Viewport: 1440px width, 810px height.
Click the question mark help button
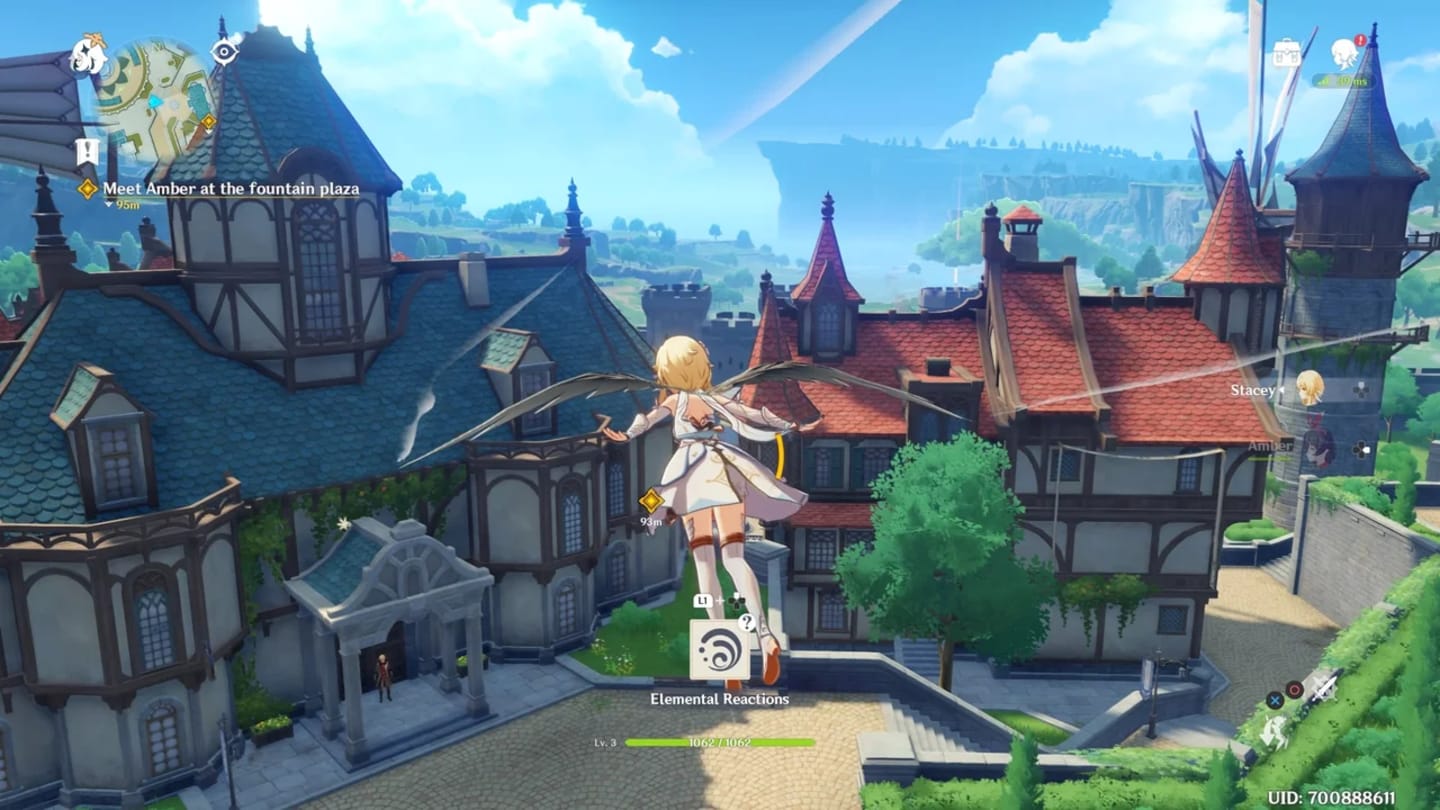[x=745, y=622]
